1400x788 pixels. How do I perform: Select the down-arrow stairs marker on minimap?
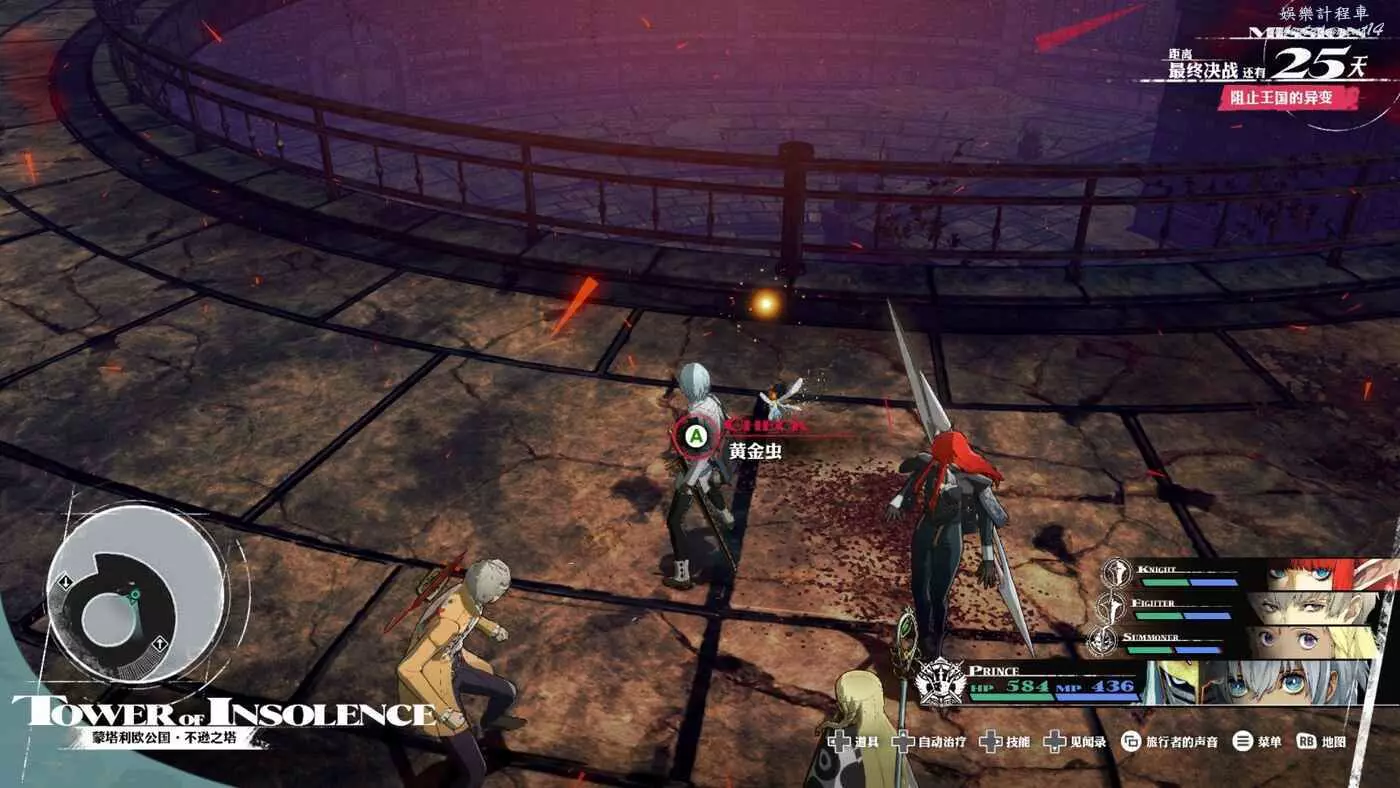pos(65,581)
